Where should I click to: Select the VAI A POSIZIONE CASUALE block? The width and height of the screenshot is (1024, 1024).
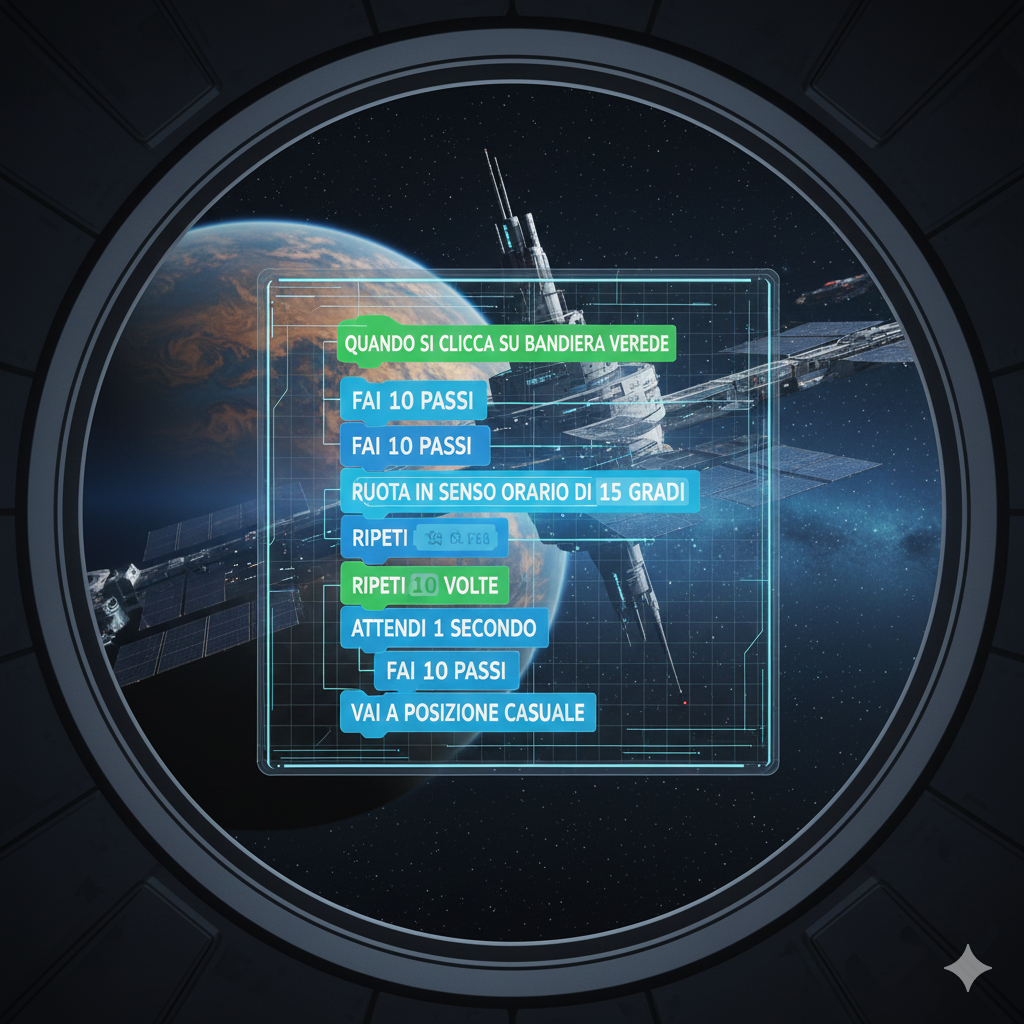click(467, 713)
